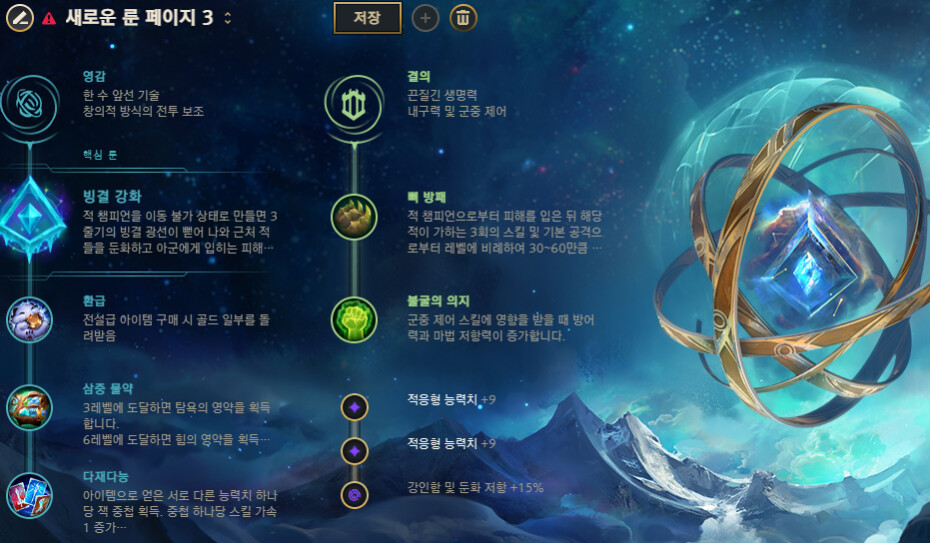The height and width of the screenshot is (543, 930).
Task: Open the 결의 secondary rune path icon
Action: point(353,104)
